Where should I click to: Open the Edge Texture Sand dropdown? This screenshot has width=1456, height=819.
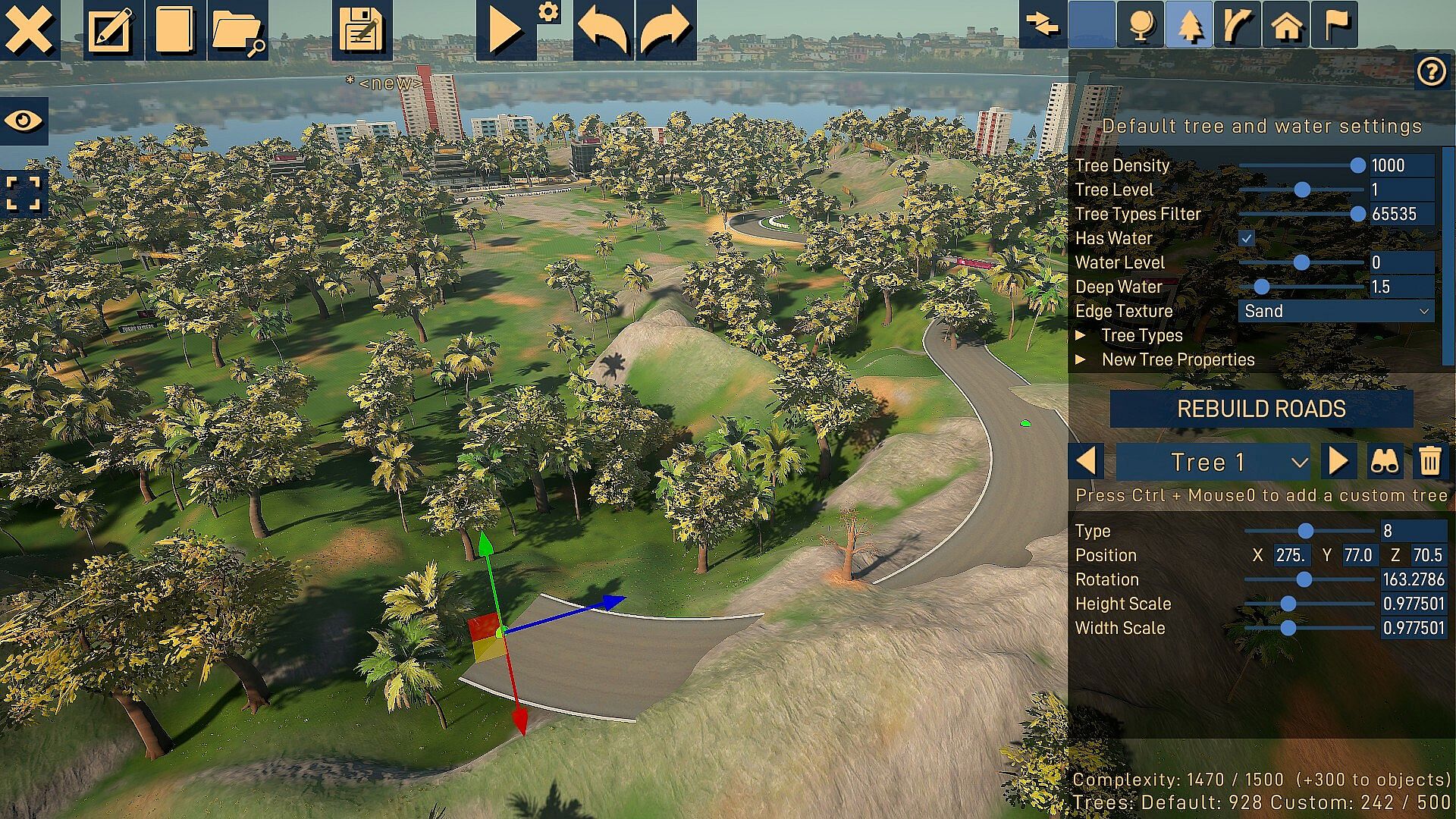[1335, 311]
